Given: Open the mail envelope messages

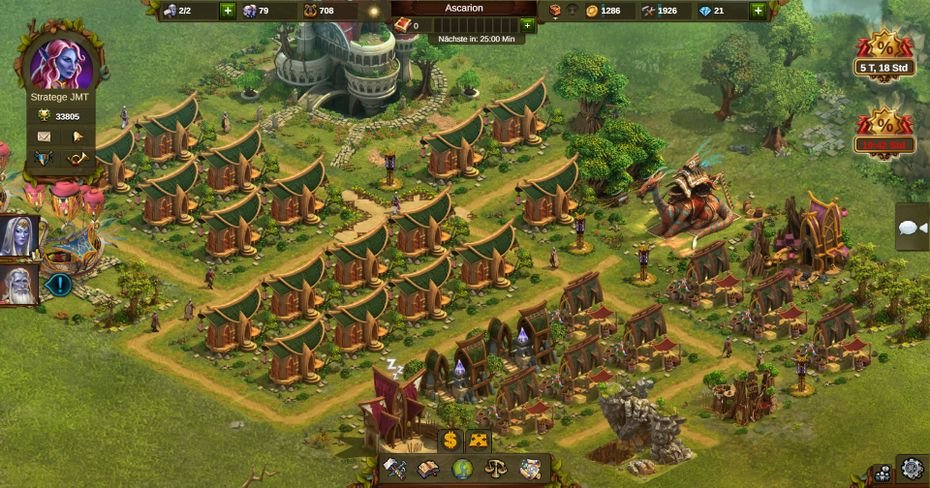Looking at the screenshot, I should tap(44, 136).
